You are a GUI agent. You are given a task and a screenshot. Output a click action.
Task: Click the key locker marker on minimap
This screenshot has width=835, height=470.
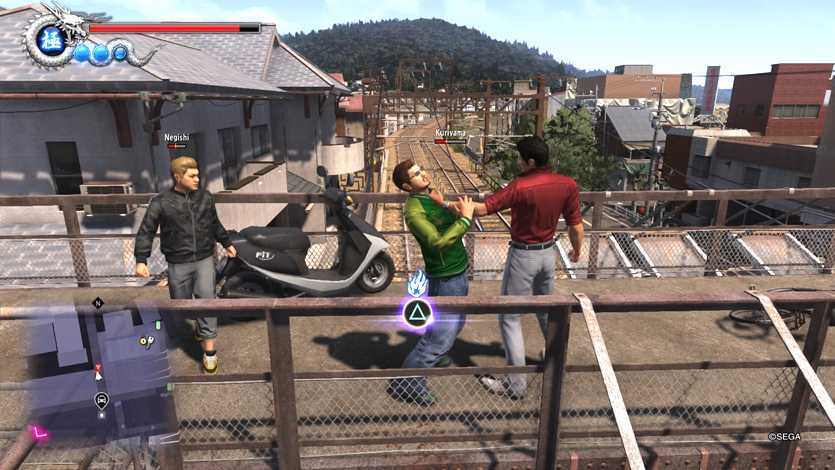click(x=145, y=341)
